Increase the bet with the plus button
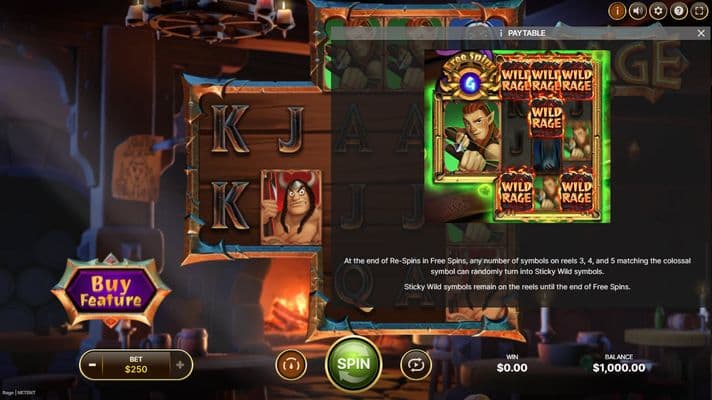Screen dimensions: 712x400 point(180,365)
